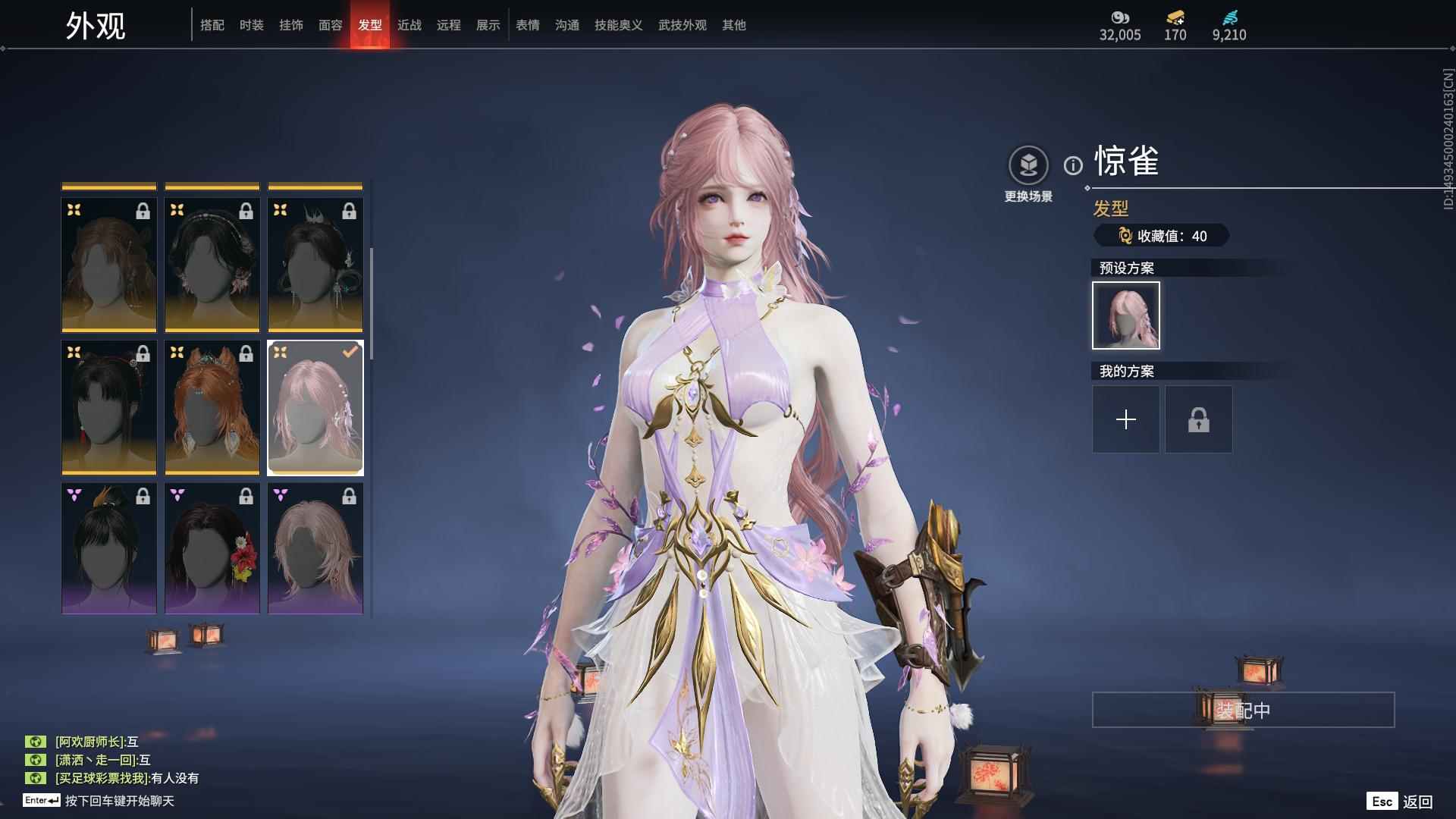Open the info icon beside 惊雀

pos(1073,165)
